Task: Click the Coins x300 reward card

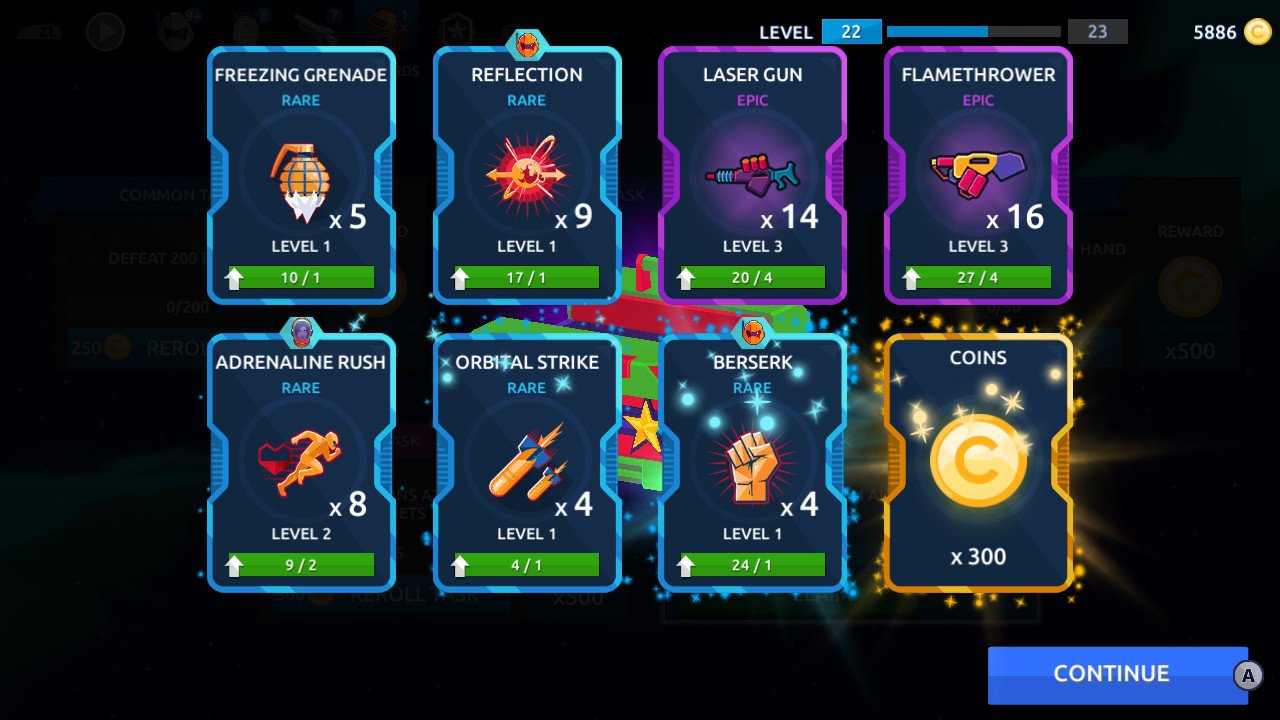Action: 978,462
